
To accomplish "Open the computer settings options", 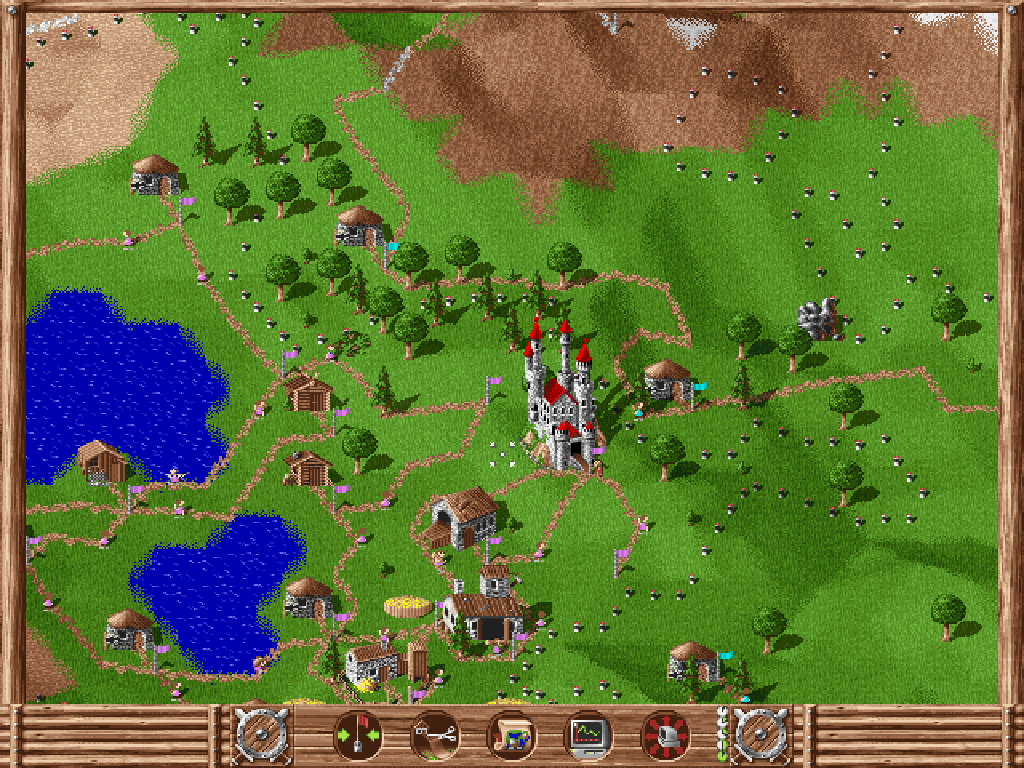I will click(665, 736).
